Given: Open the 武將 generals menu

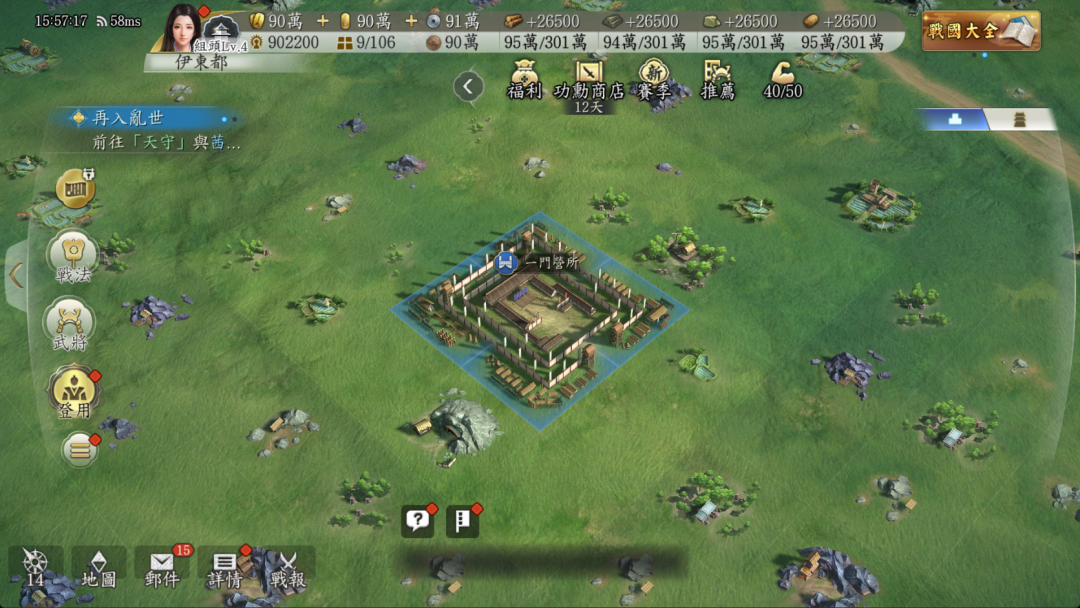Looking at the screenshot, I should click(x=70, y=326).
